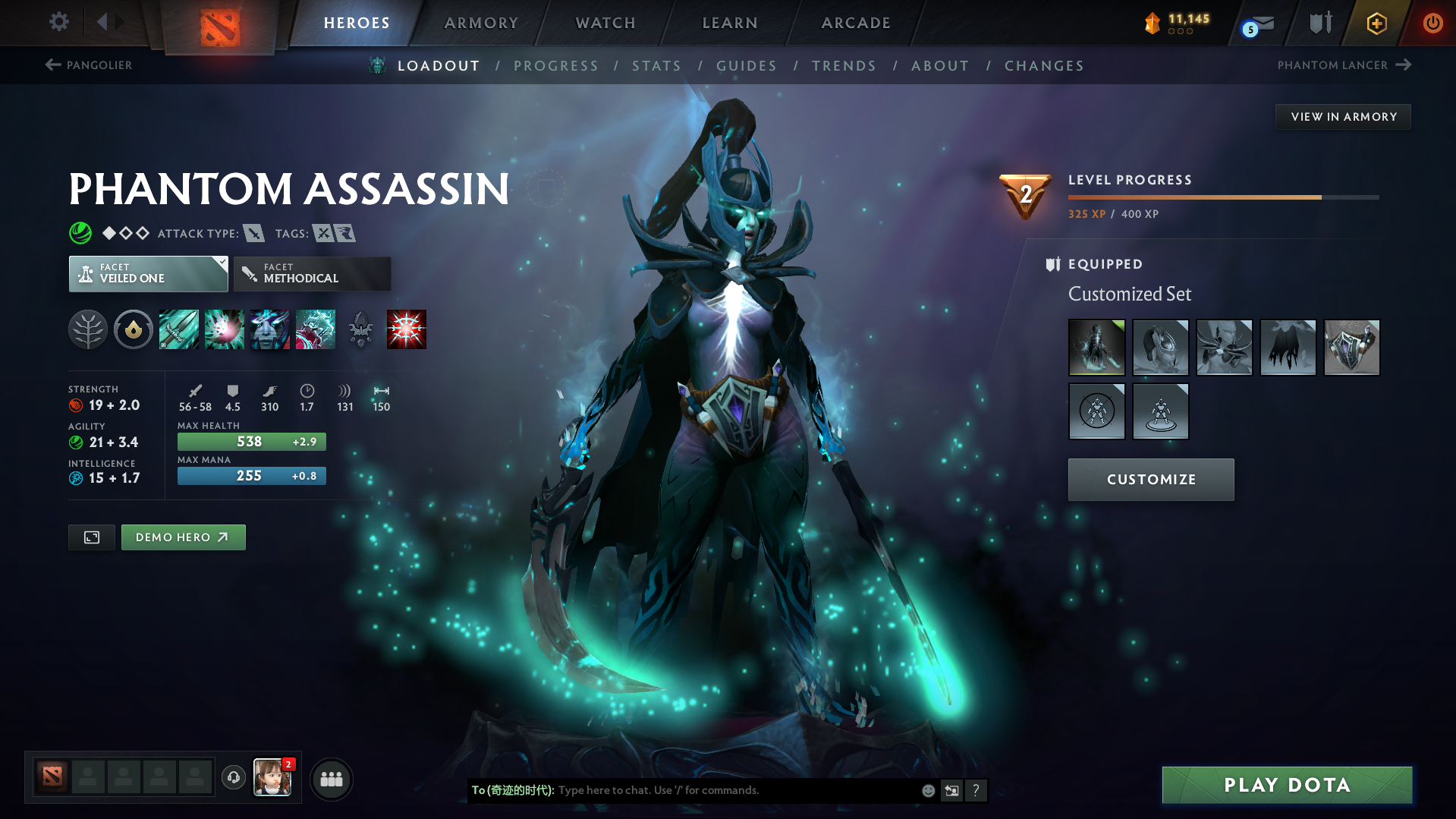Open the settings gear icon

(58, 22)
